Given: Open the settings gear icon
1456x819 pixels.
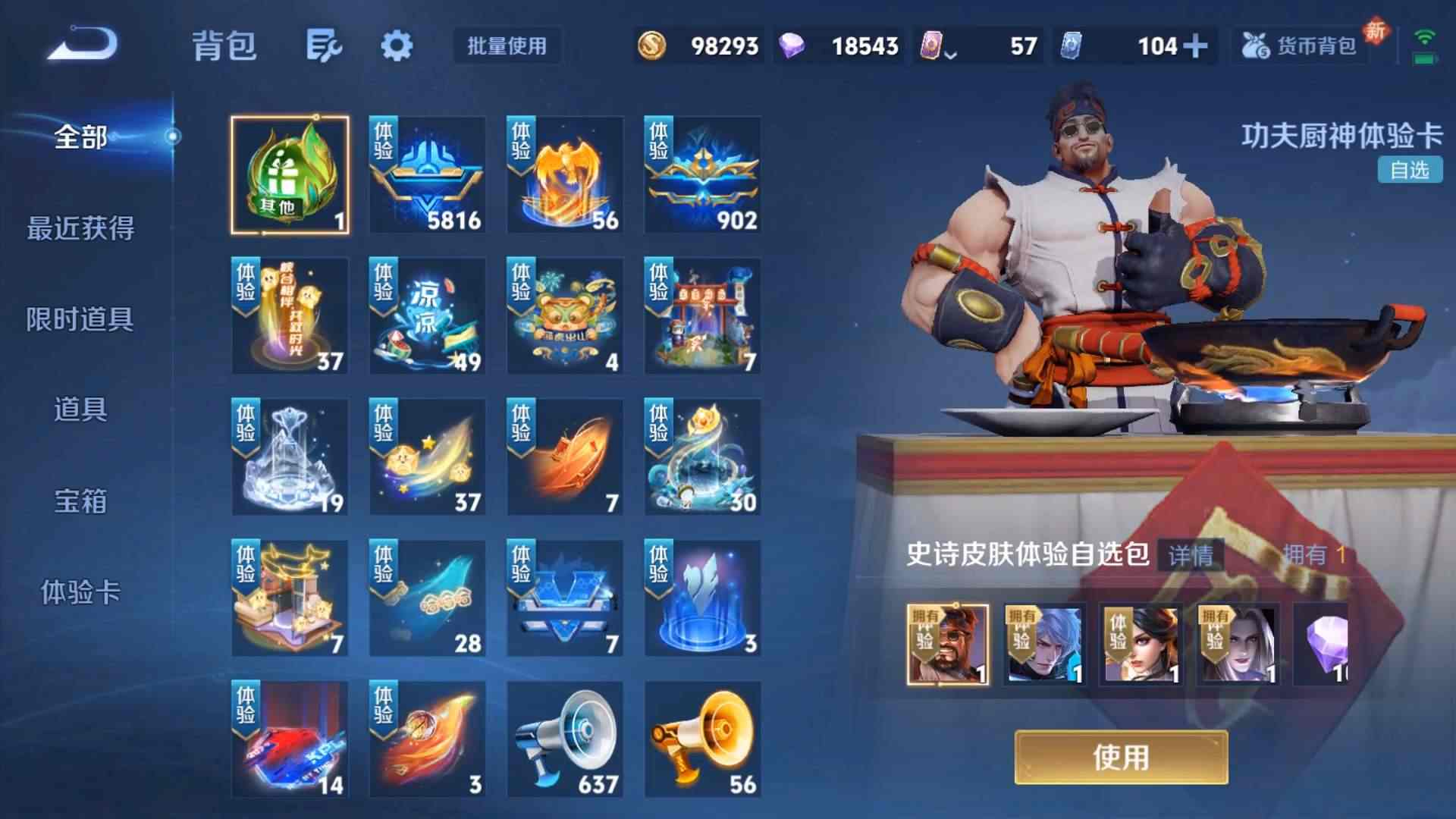Looking at the screenshot, I should (x=398, y=45).
